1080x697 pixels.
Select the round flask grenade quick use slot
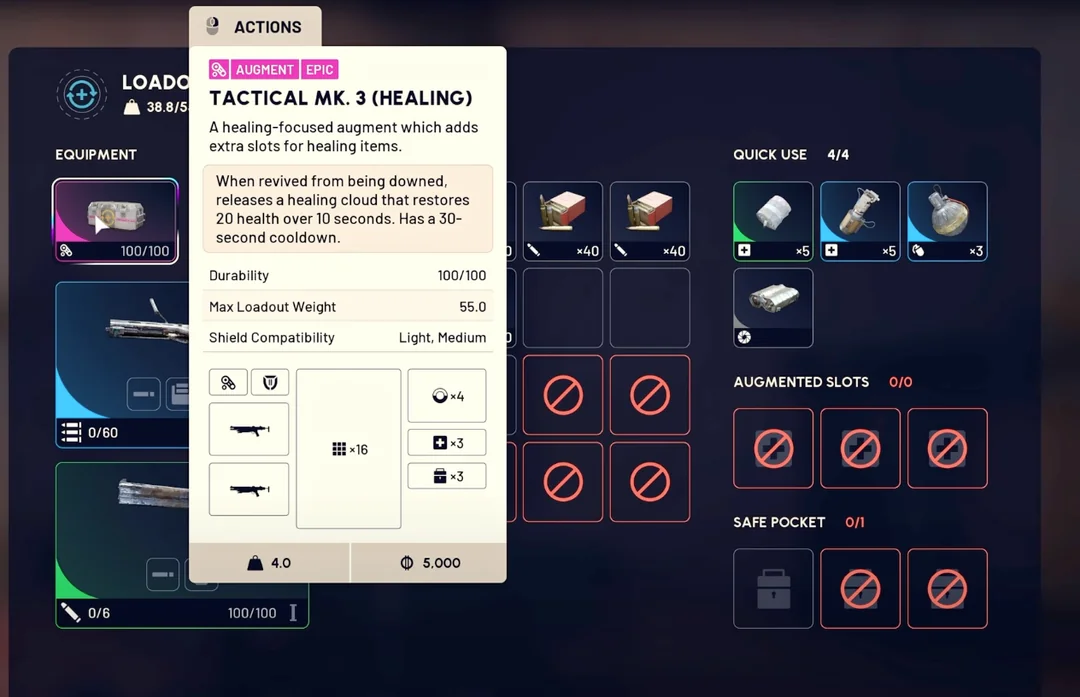point(947,221)
